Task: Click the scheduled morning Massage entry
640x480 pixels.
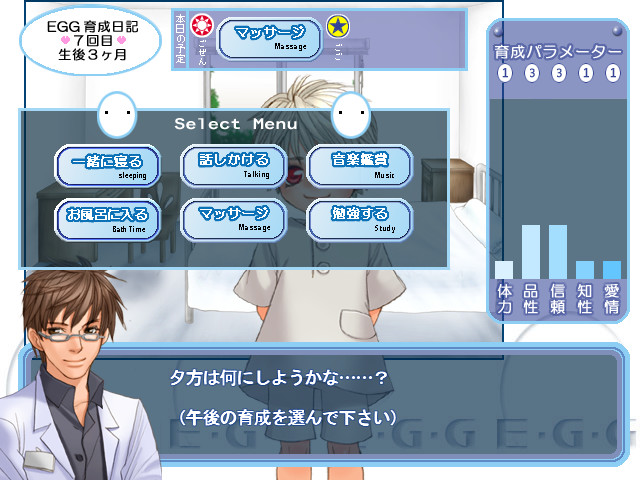Action: pyautogui.click(x=269, y=38)
